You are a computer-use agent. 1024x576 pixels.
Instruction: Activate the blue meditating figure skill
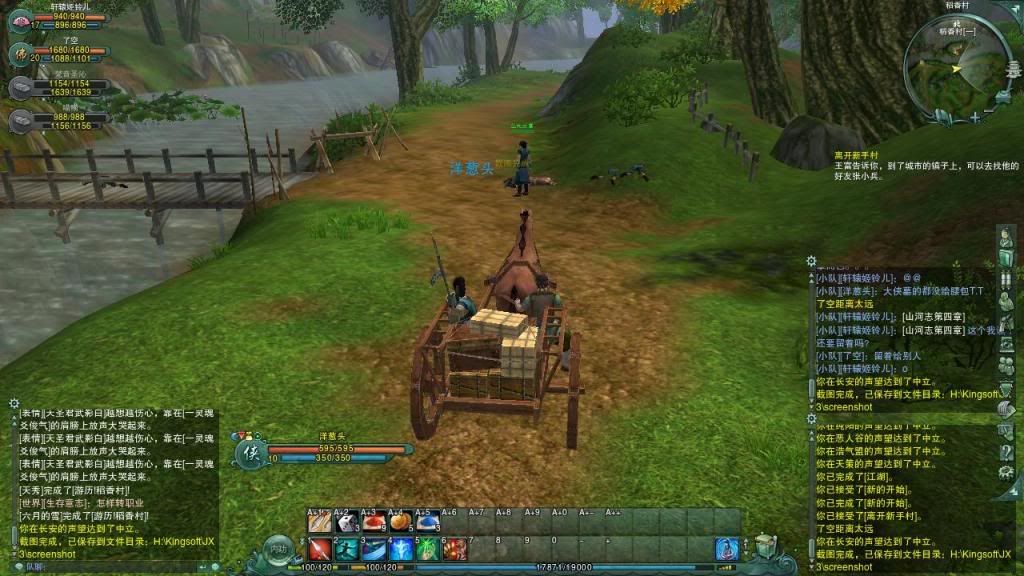click(x=727, y=549)
